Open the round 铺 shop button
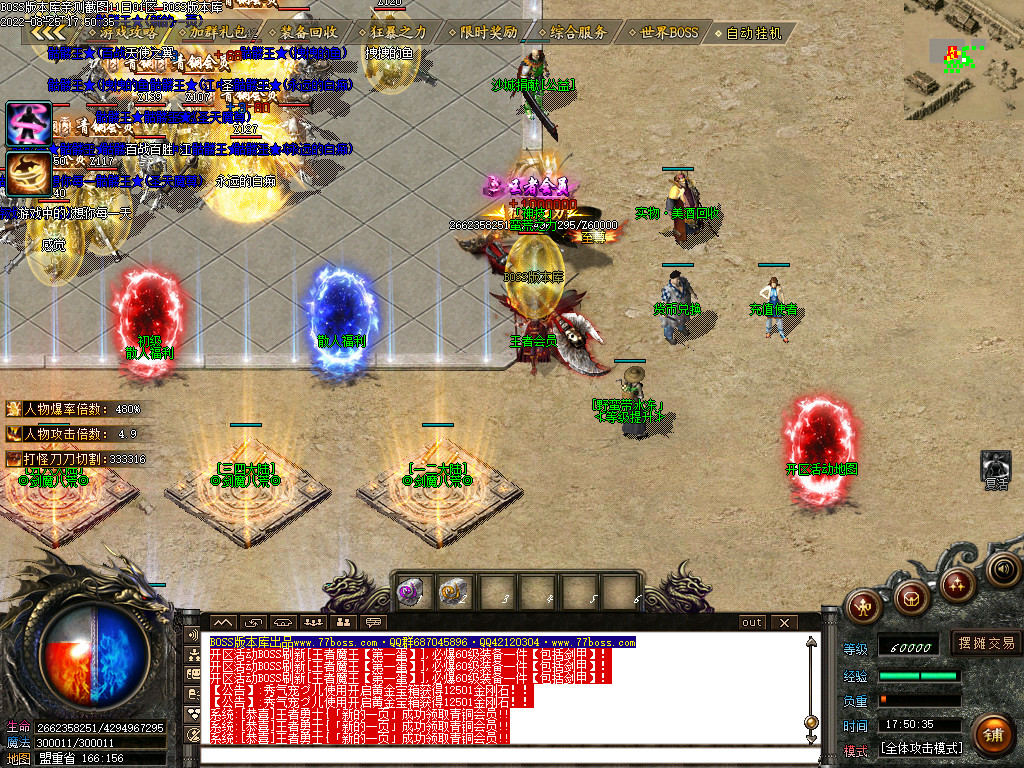Viewport: 1024px width, 768px height. [x=993, y=733]
